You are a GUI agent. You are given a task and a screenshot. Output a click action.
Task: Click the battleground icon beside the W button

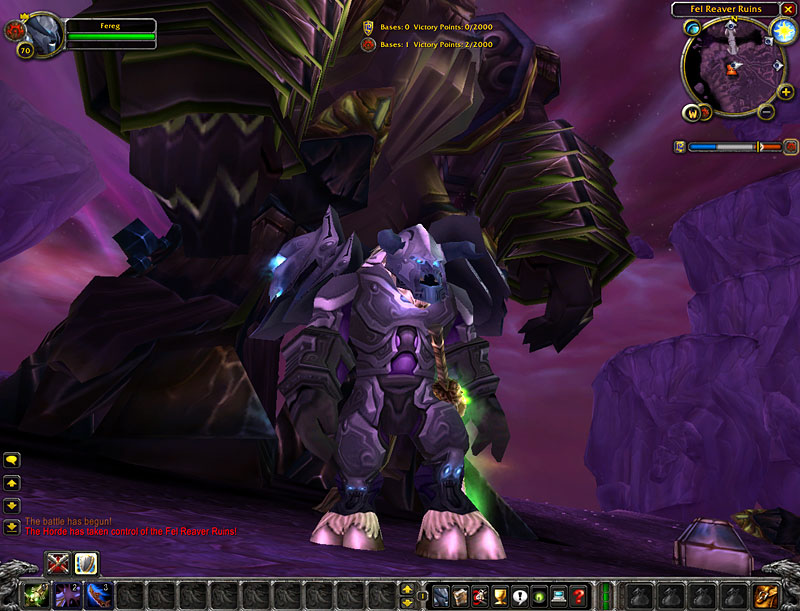pos(707,112)
